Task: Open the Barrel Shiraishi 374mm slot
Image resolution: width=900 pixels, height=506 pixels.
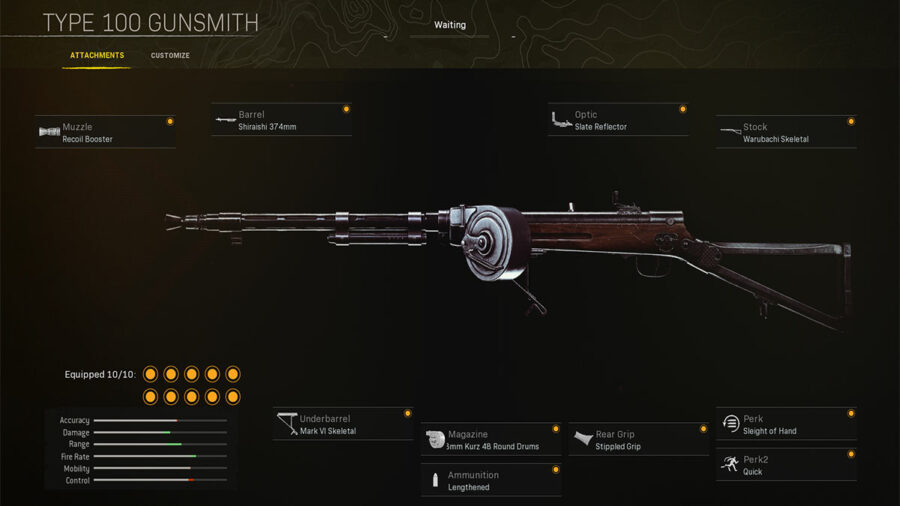Action: [x=282, y=120]
